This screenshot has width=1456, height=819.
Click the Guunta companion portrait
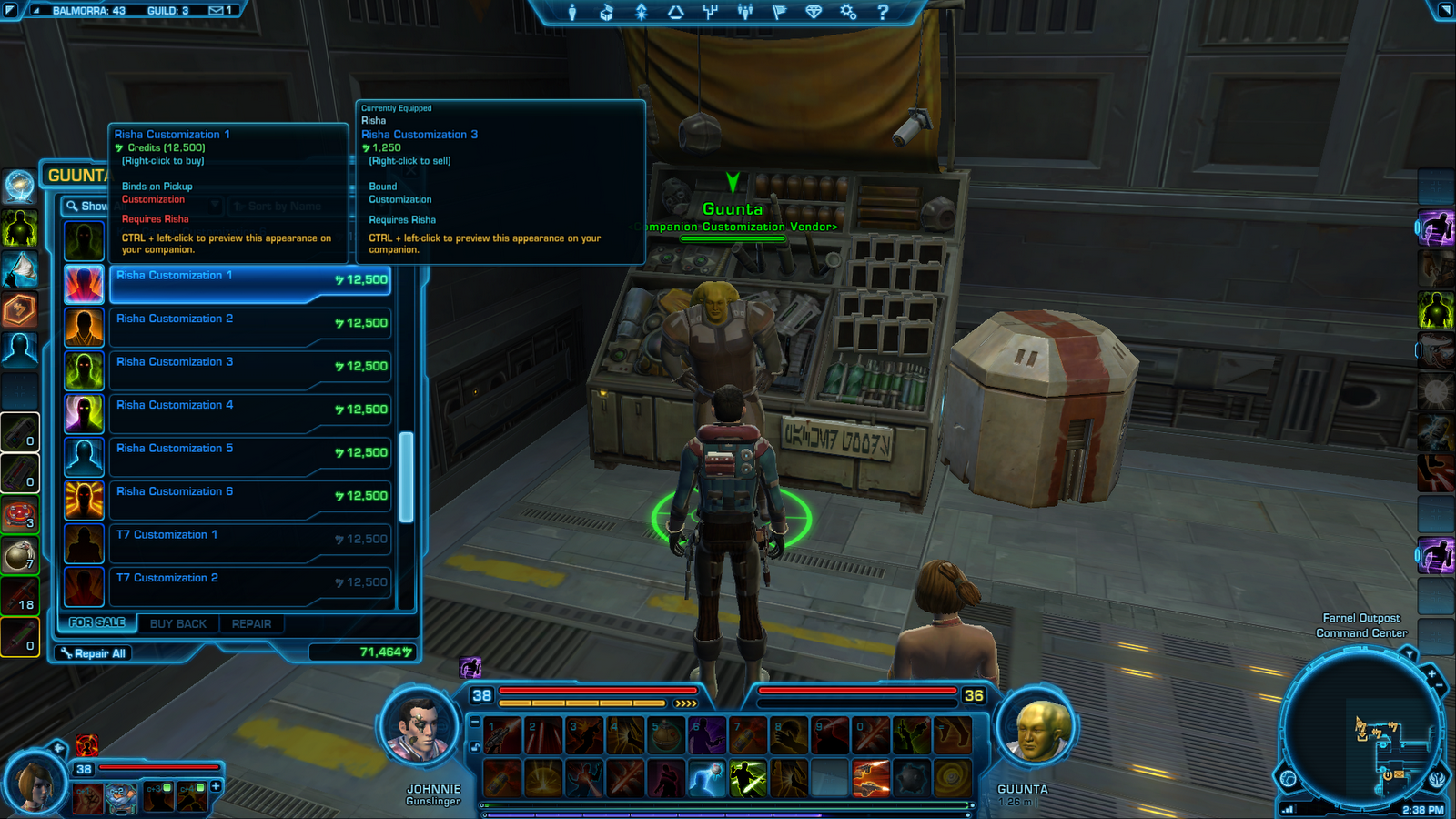pos(1038,730)
